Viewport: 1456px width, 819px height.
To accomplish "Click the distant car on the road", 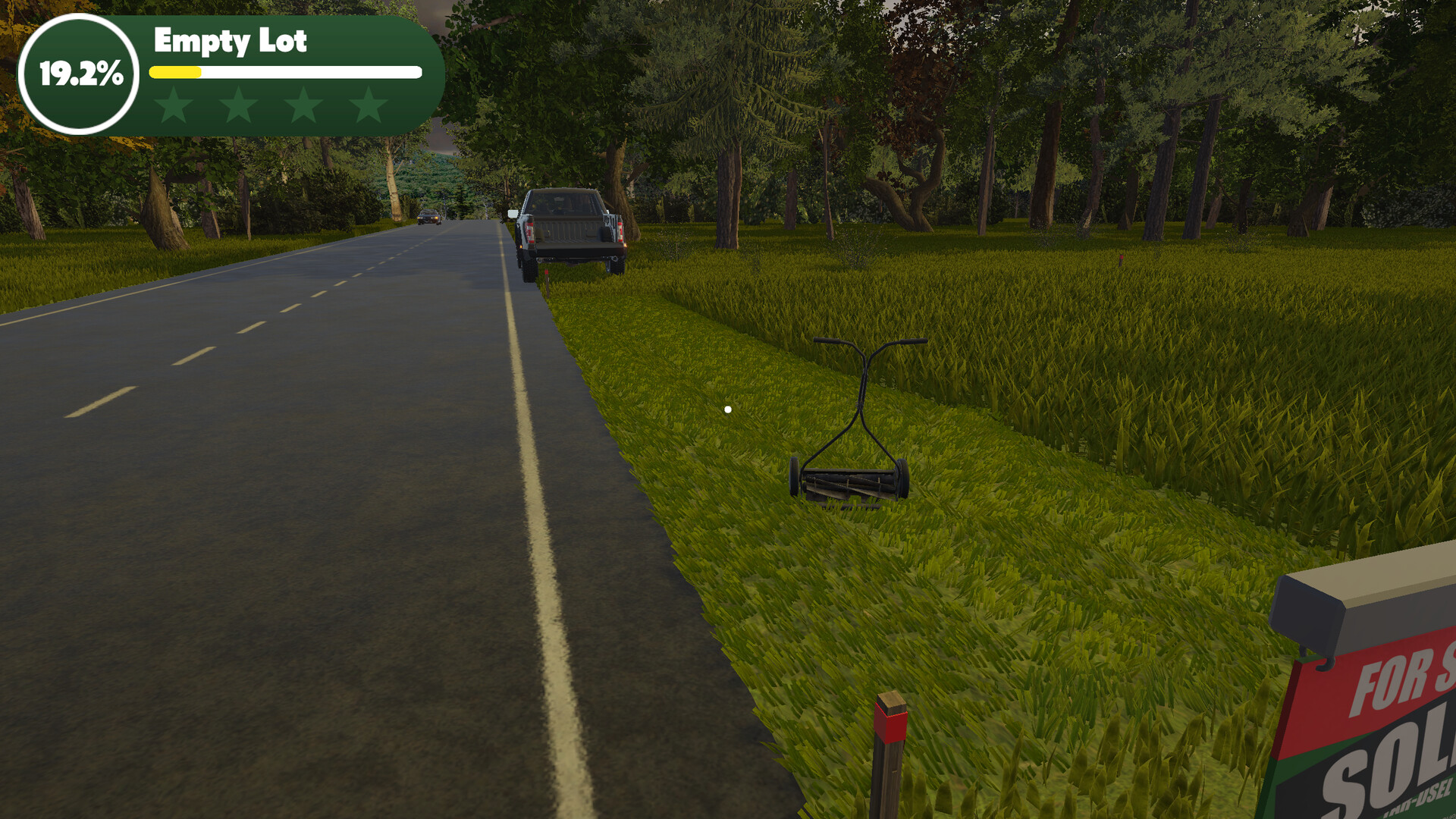I will (x=429, y=218).
